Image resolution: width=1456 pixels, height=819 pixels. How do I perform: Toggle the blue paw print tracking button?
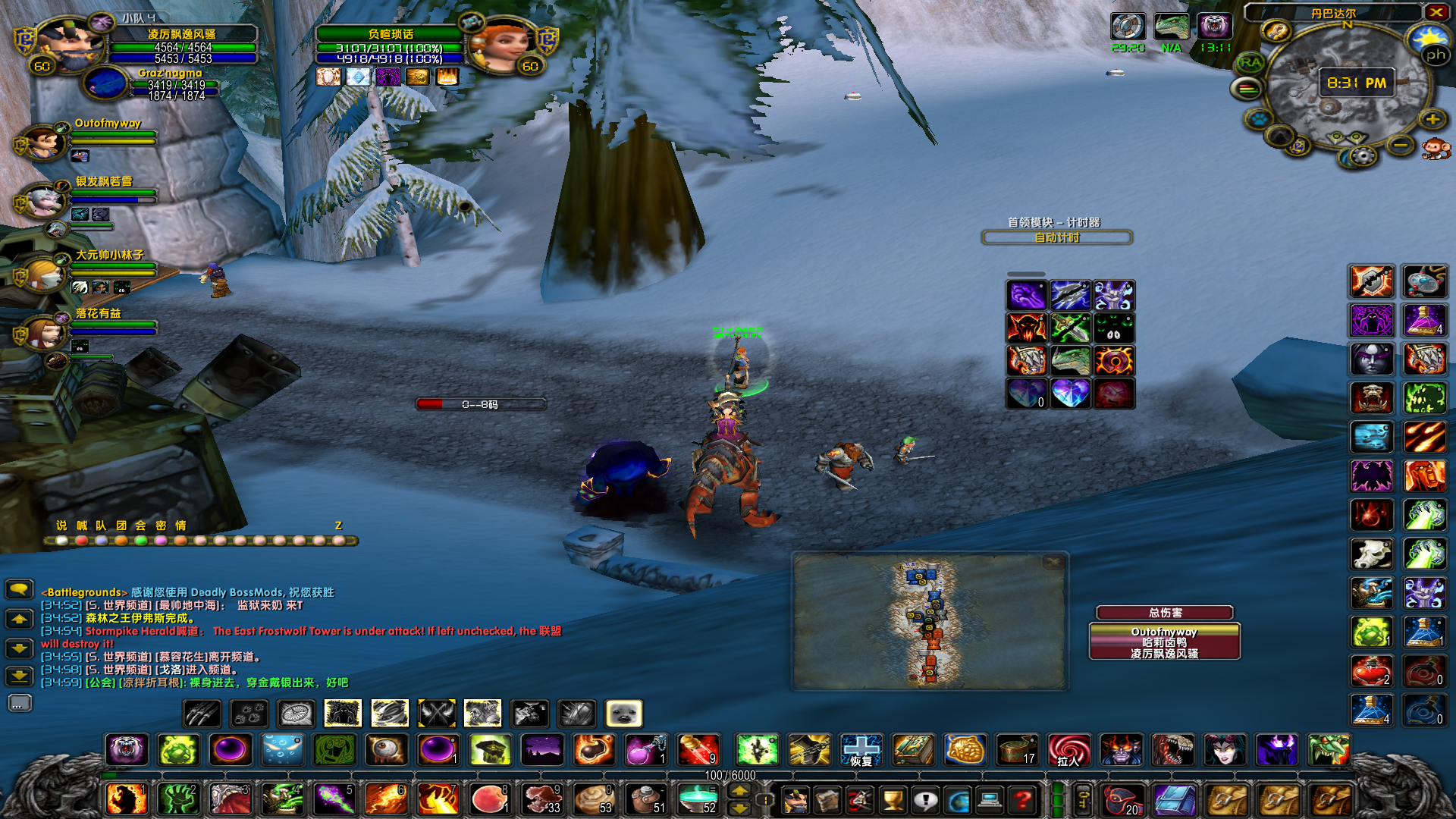(1259, 120)
